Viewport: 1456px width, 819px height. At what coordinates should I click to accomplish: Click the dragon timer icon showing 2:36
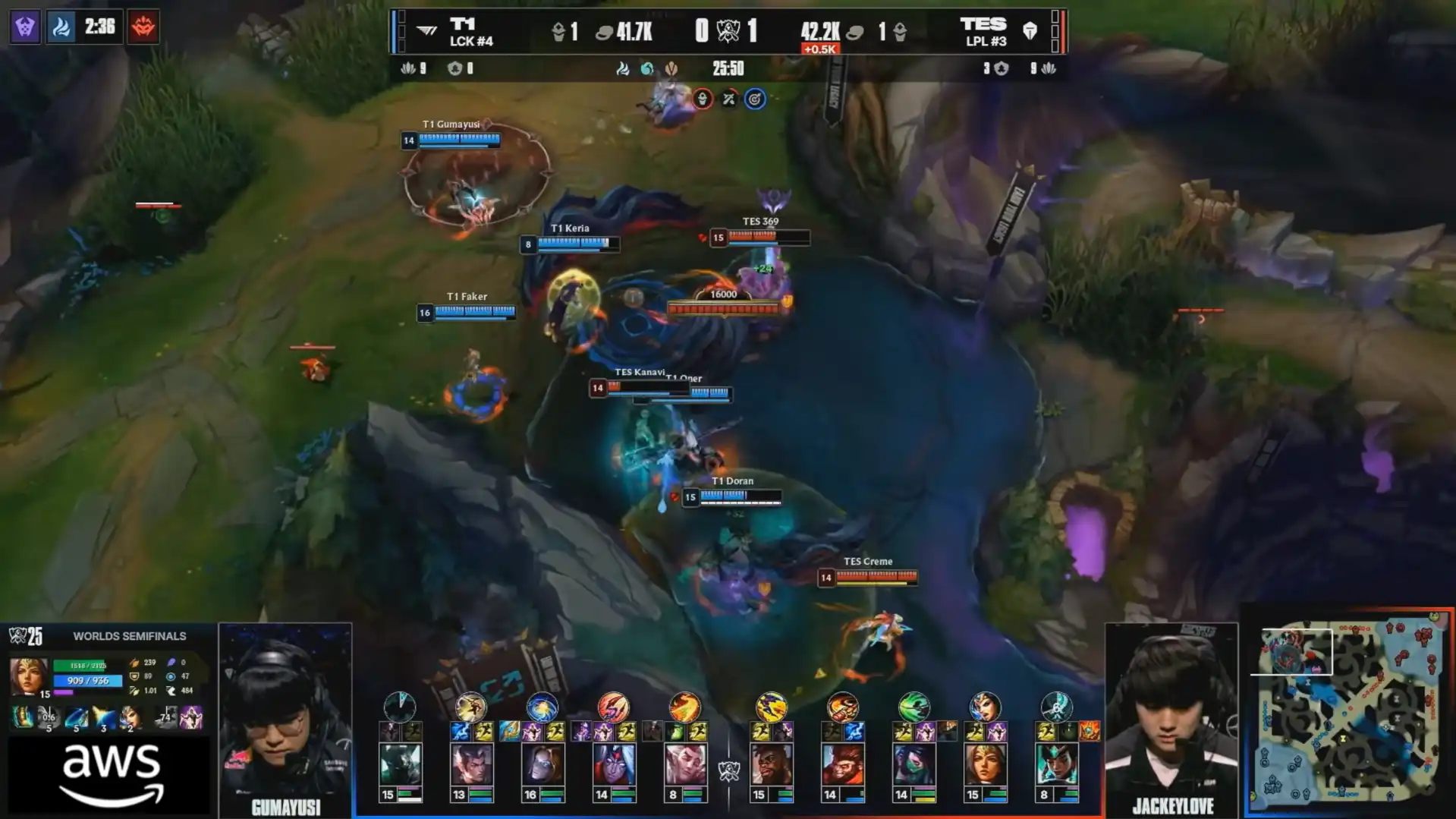tap(62, 27)
